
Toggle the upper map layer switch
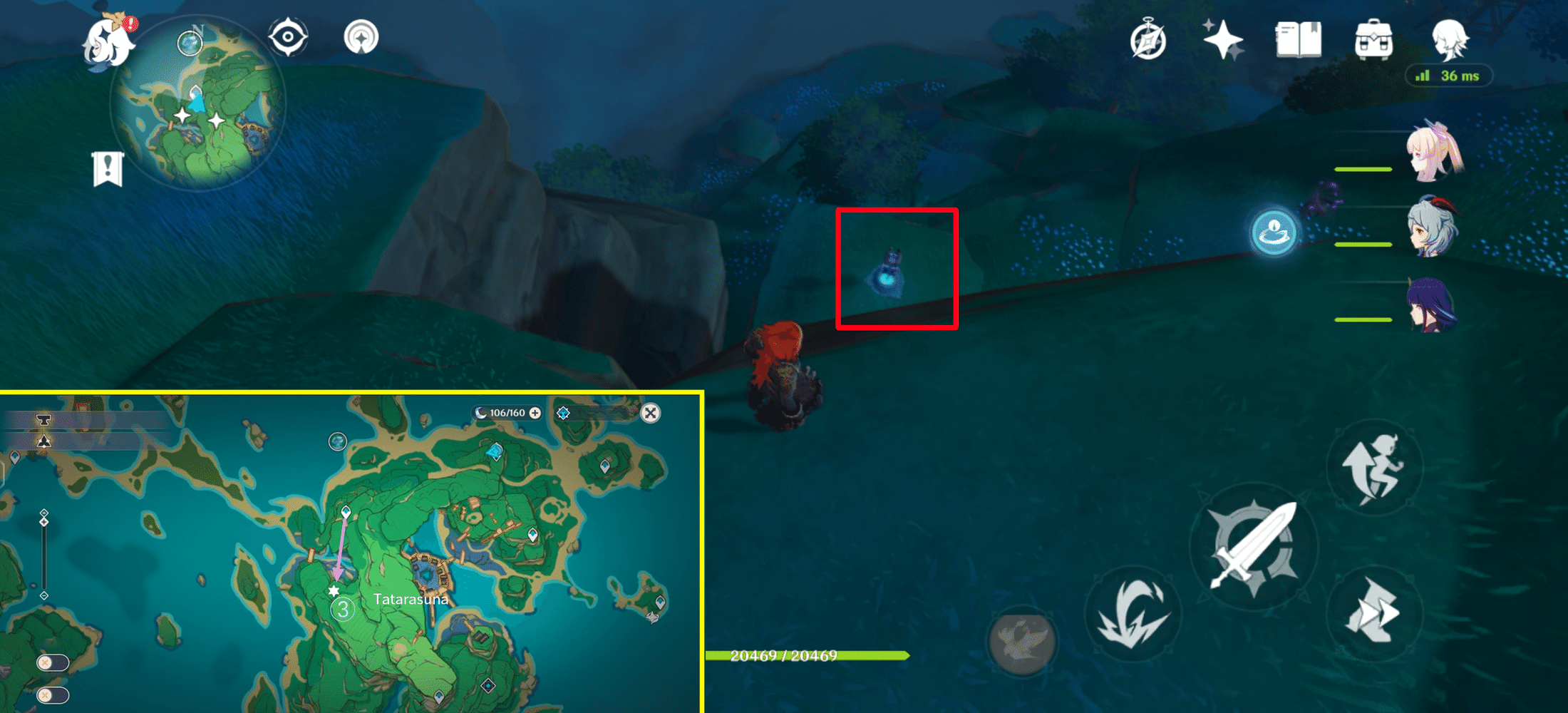53,661
